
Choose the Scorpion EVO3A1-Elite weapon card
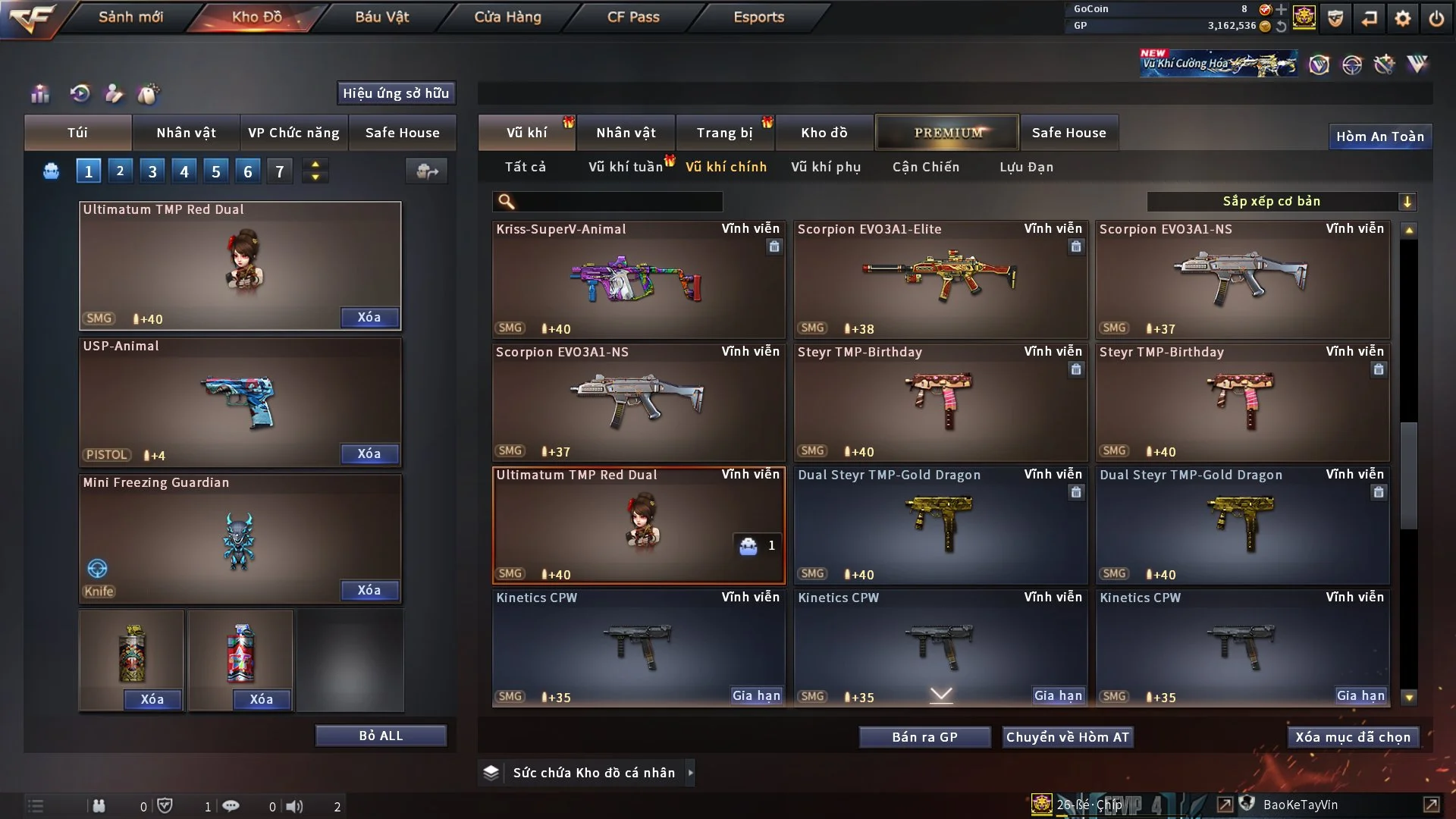(940, 279)
